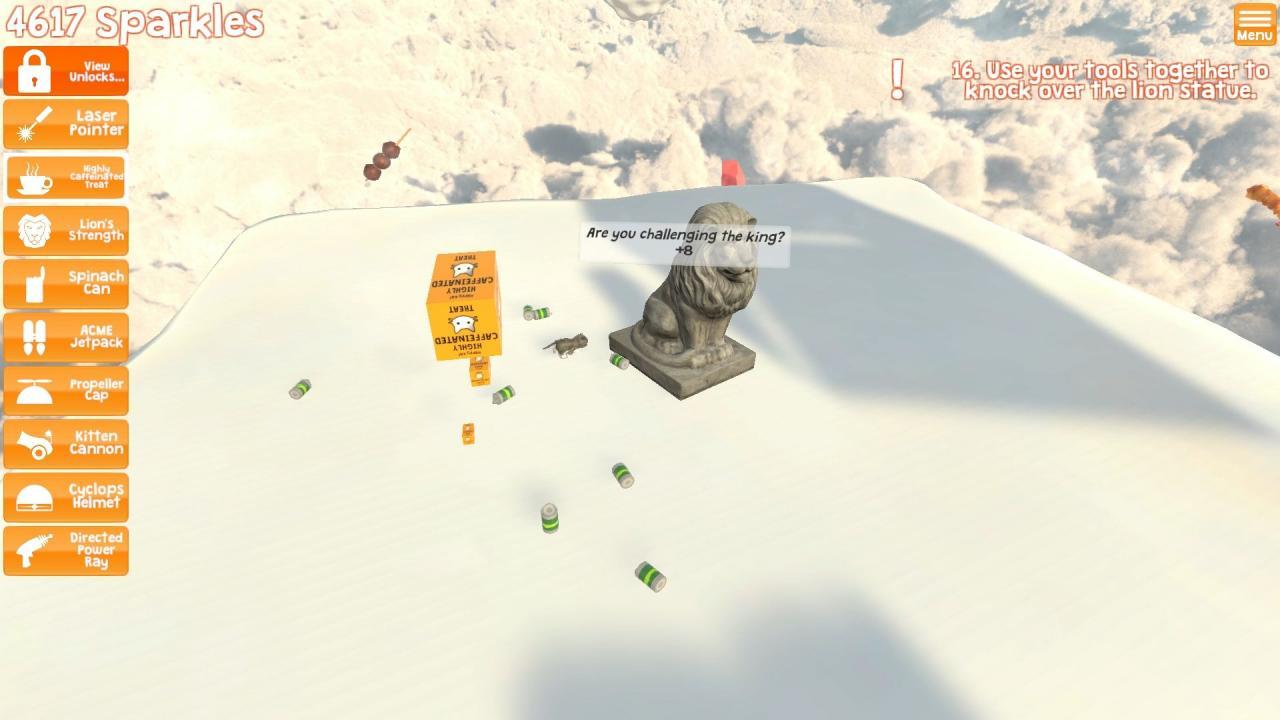Image resolution: width=1280 pixels, height=720 pixels.
Task: Equip the ACME Jetpack
Action: pyautogui.click(x=66, y=336)
